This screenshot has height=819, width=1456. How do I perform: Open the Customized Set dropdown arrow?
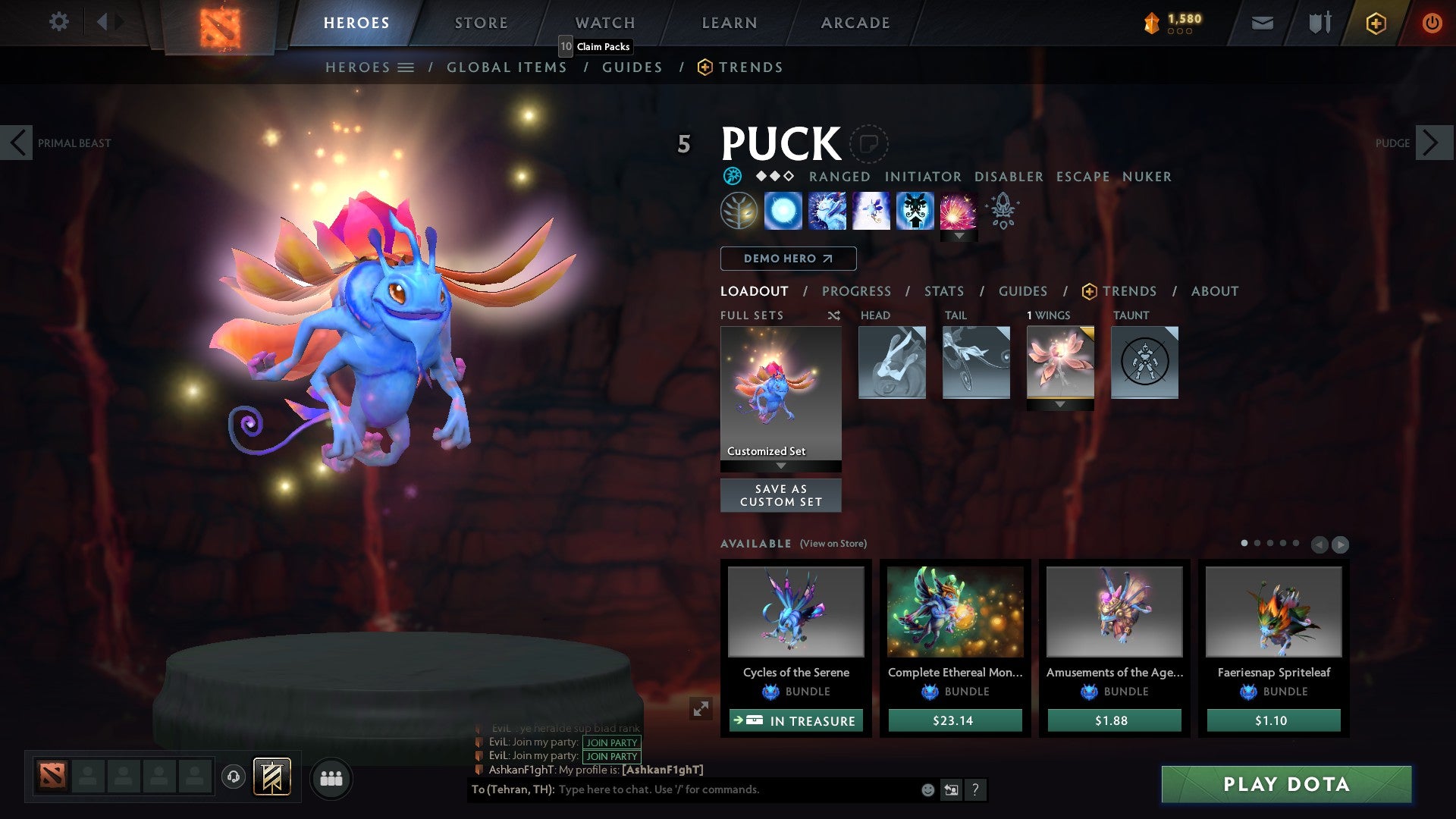[x=780, y=466]
